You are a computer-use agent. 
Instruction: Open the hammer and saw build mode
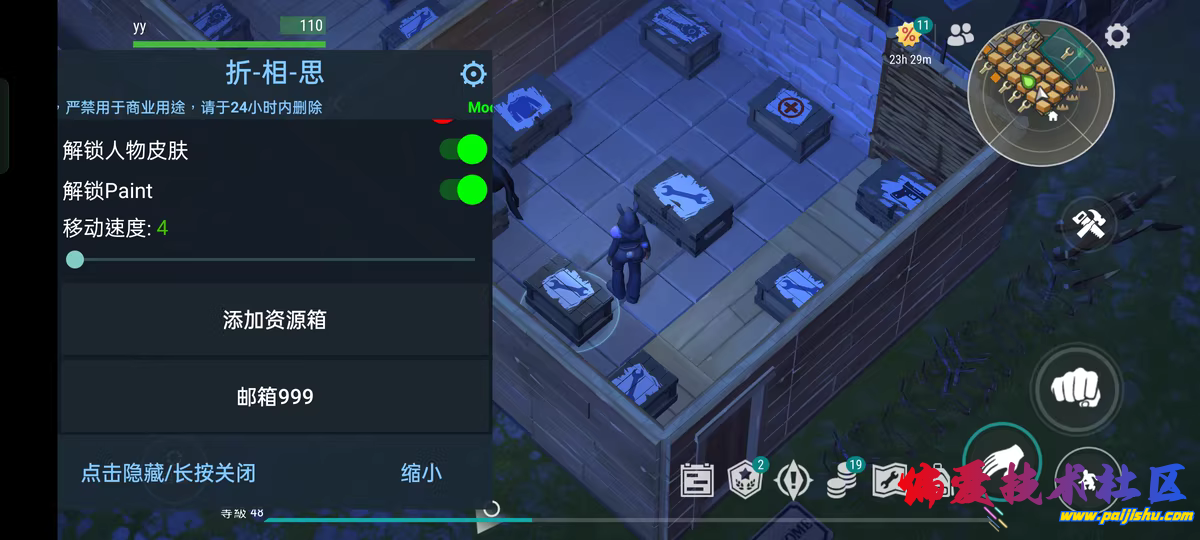tap(1088, 223)
